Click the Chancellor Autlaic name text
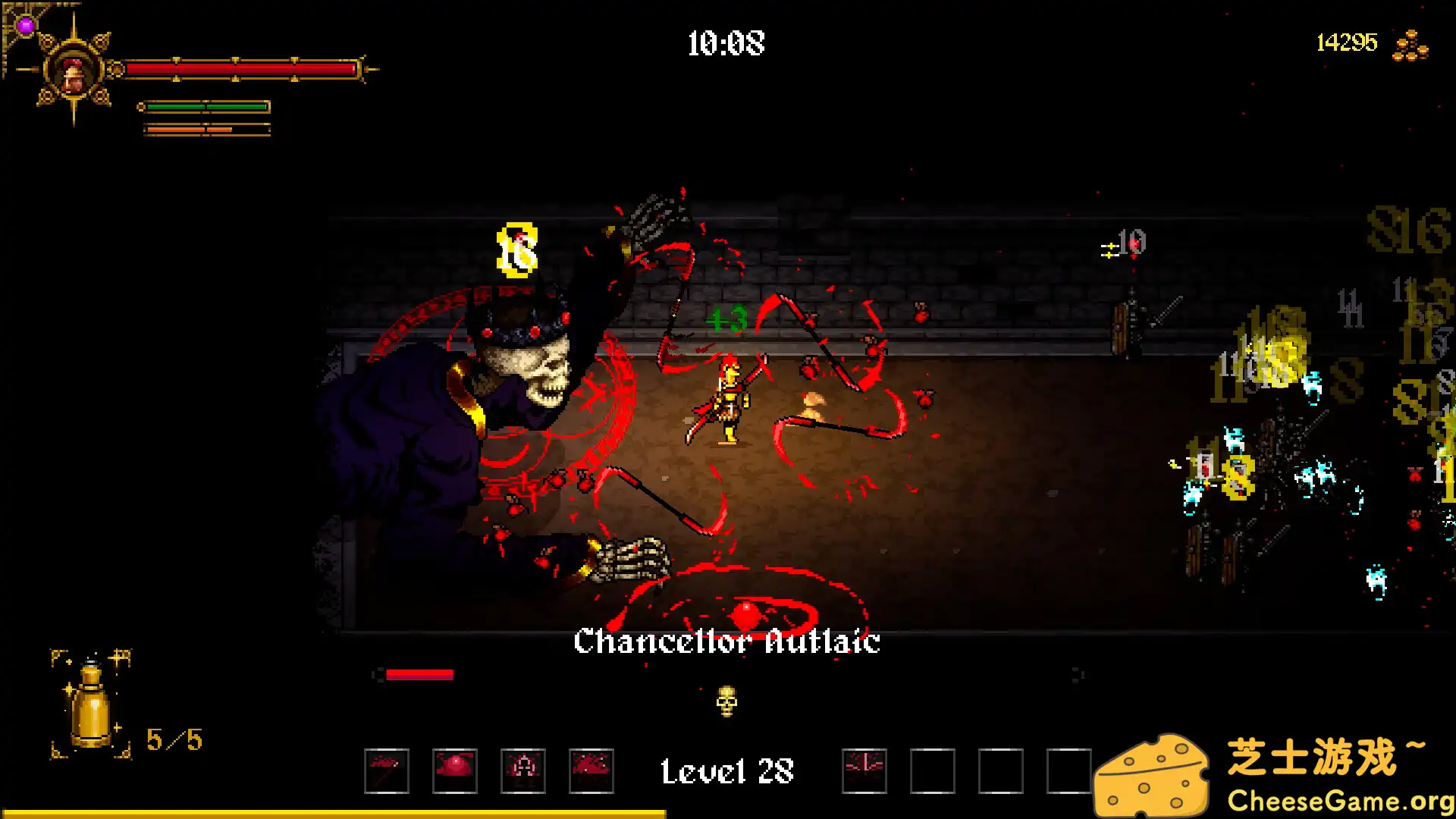This screenshot has height=819, width=1456. (726, 643)
